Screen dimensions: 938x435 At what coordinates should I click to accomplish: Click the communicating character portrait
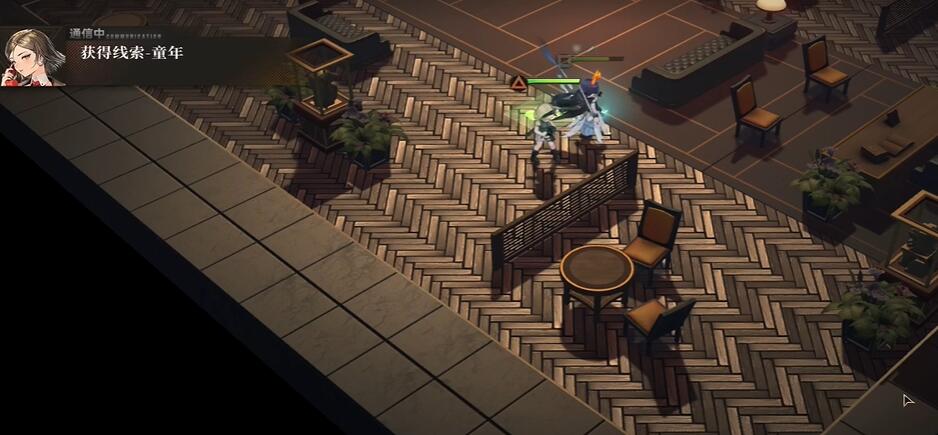click(32, 56)
